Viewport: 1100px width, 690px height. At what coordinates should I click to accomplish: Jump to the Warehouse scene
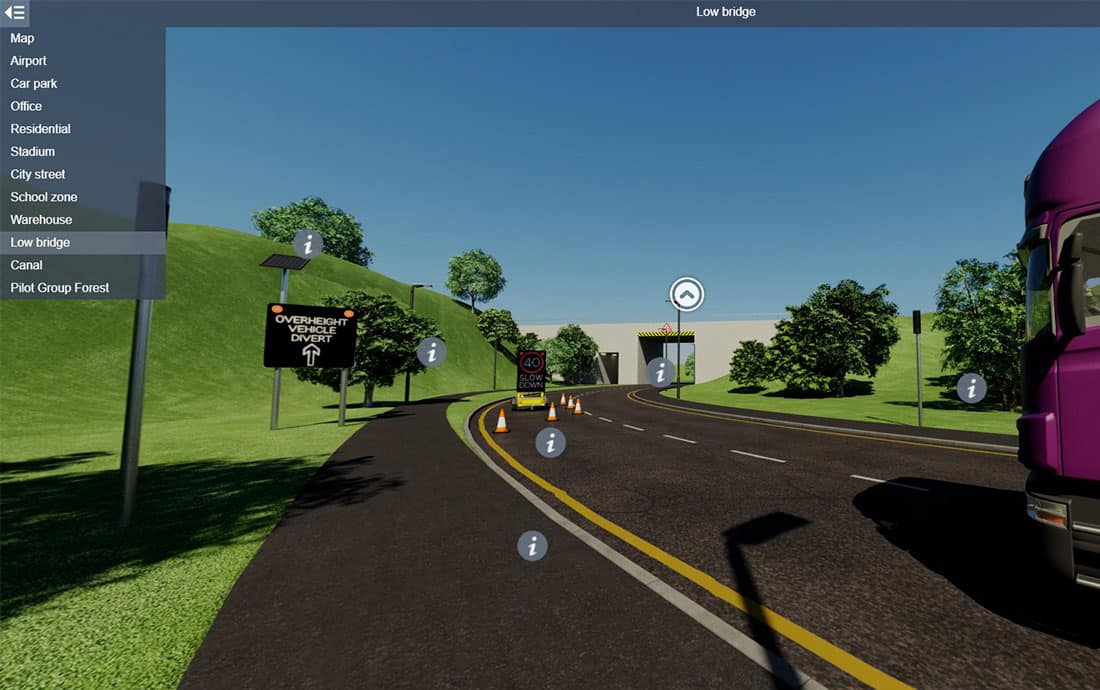41,219
